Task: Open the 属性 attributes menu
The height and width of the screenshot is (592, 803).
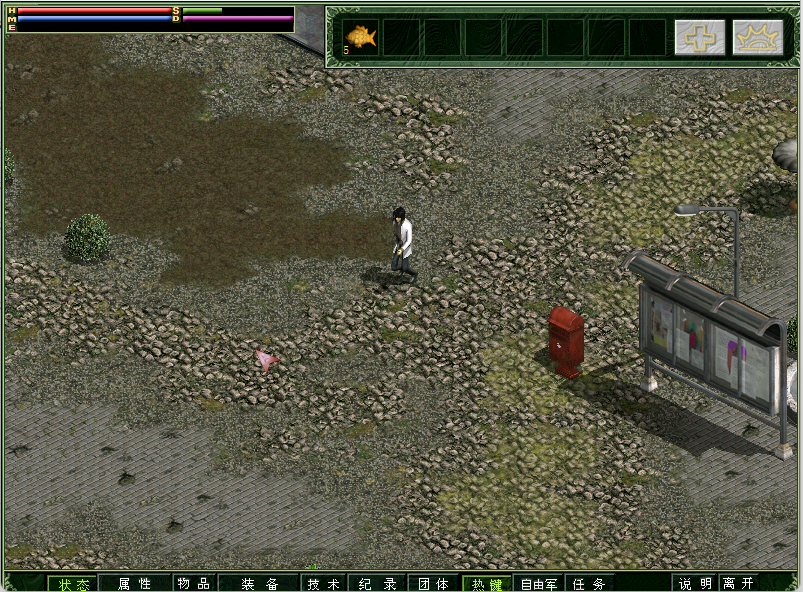Action: (134, 584)
